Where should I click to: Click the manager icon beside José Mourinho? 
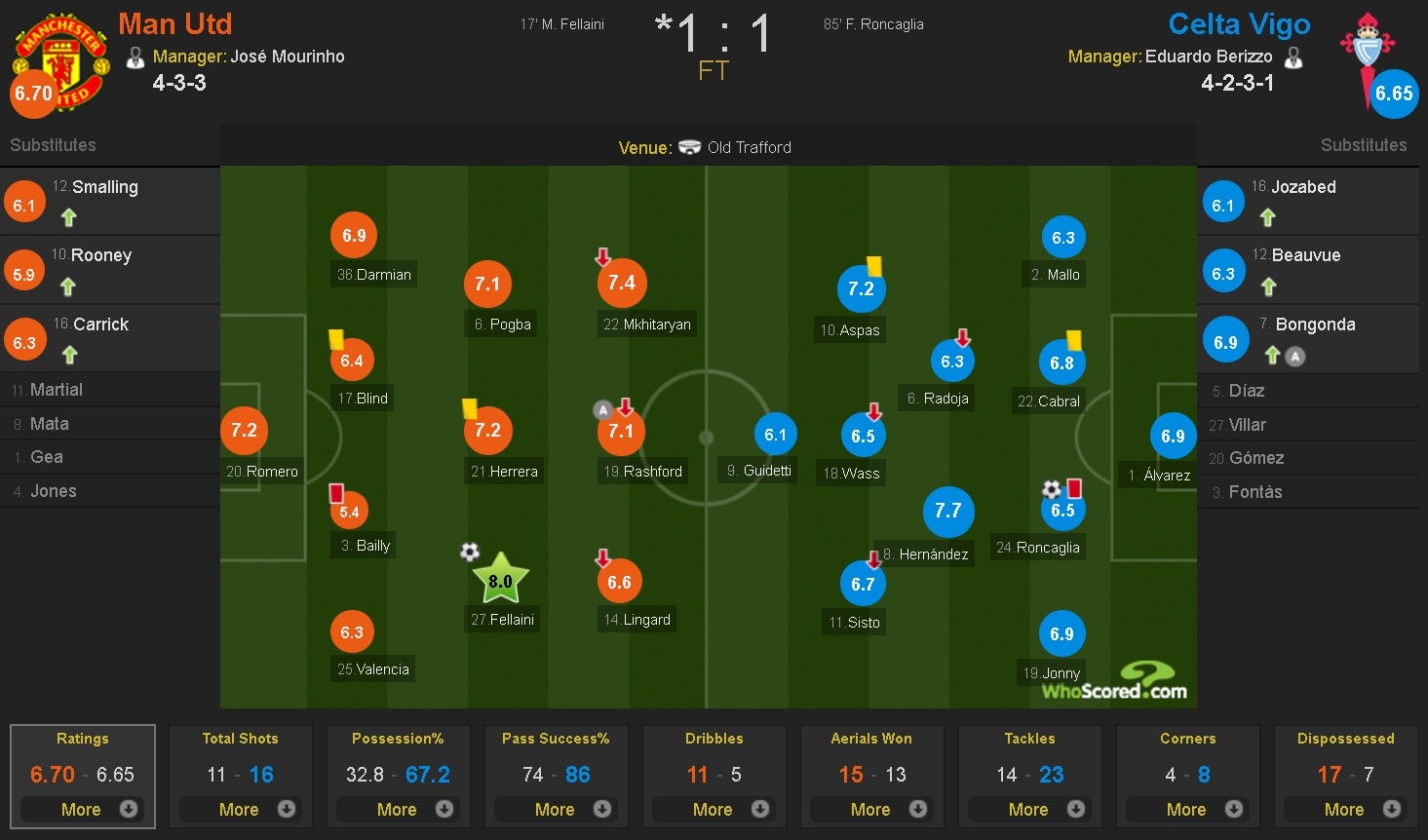tap(135, 57)
